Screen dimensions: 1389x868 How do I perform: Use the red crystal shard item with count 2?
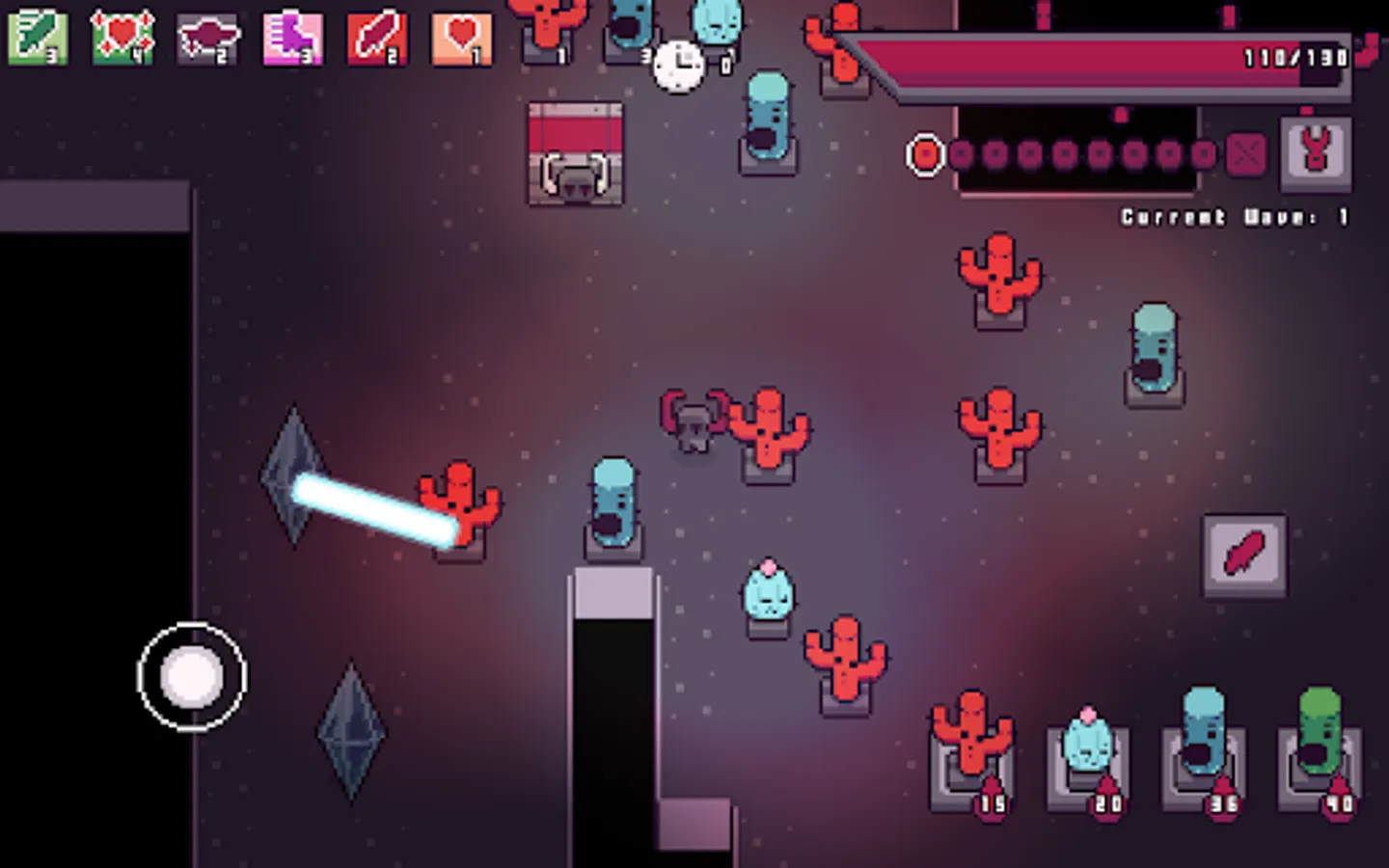coord(375,39)
